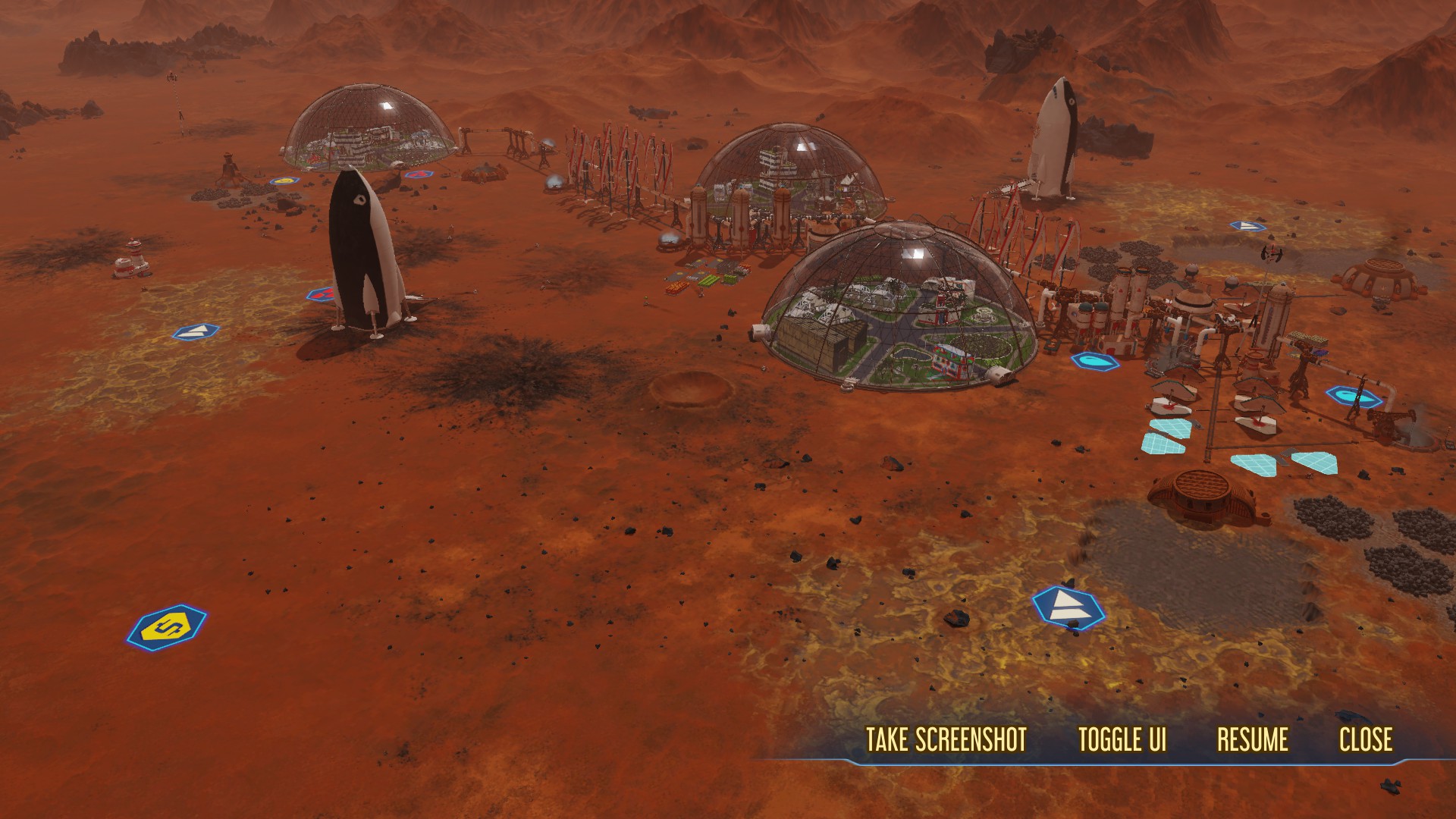Close the photo mode bar
The height and width of the screenshot is (819, 1456).
pyautogui.click(x=1366, y=739)
